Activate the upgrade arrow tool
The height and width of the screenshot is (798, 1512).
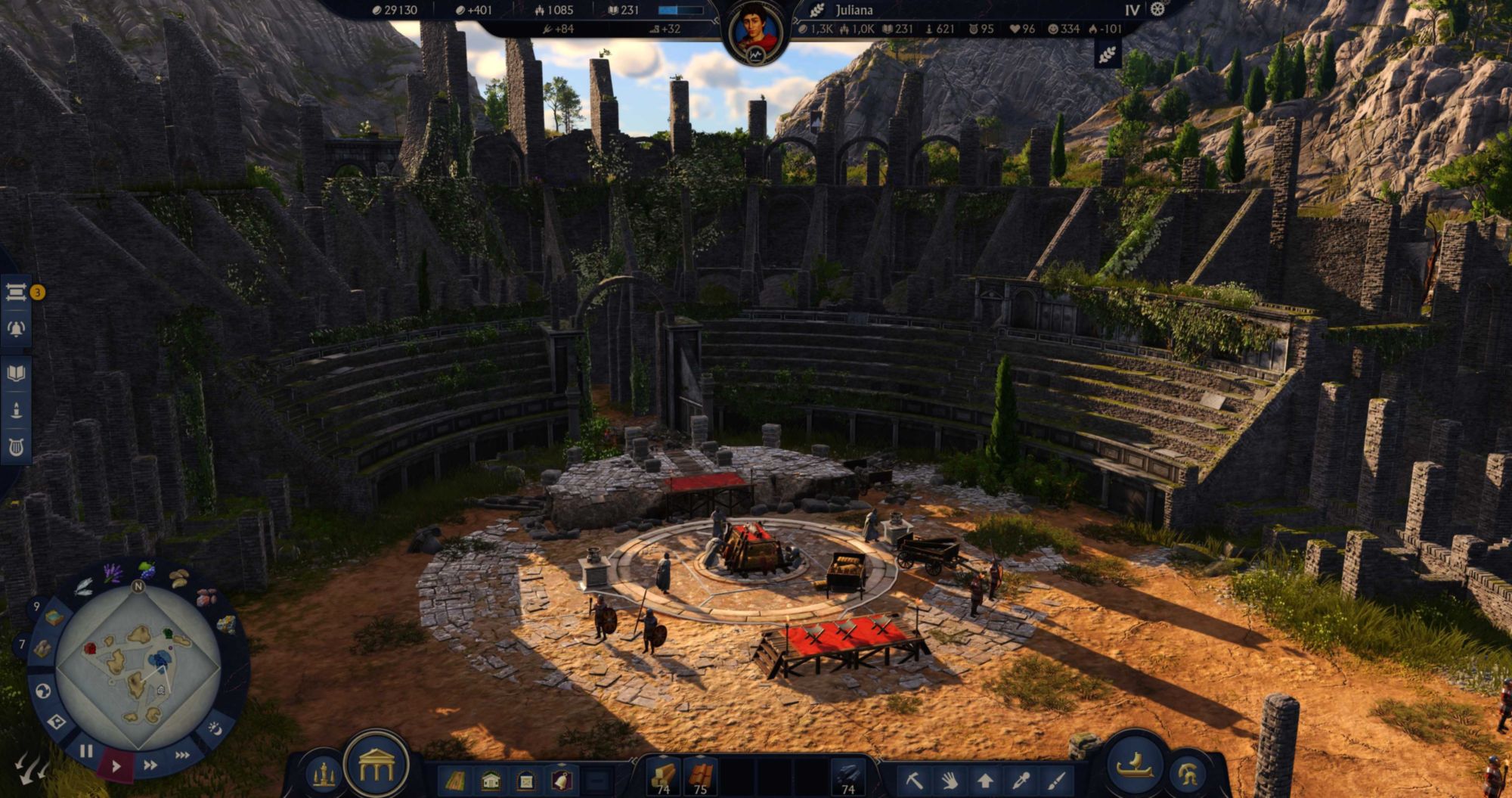coord(984,779)
